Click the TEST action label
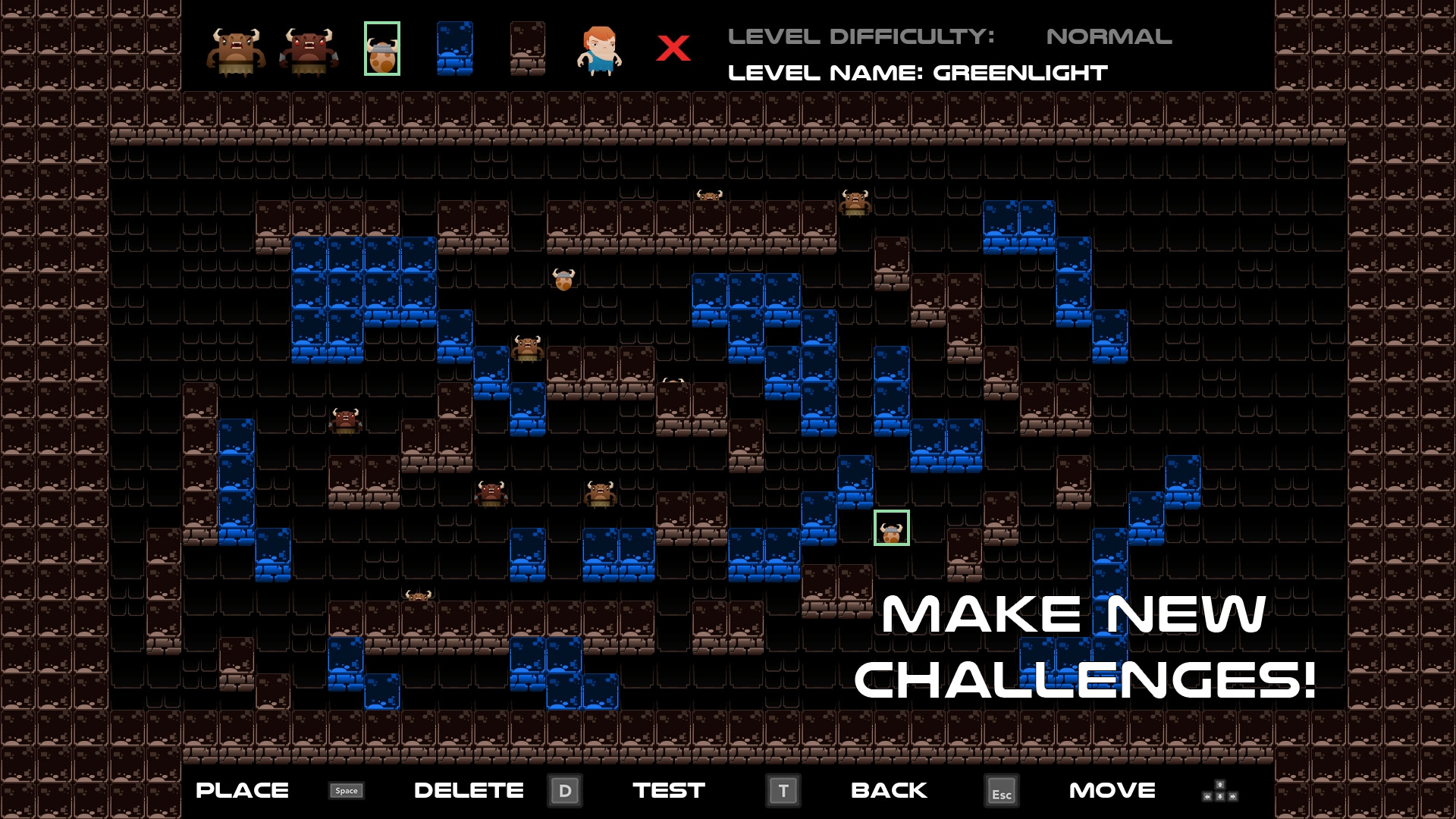Screen dimensions: 1456x819 click(x=667, y=791)
